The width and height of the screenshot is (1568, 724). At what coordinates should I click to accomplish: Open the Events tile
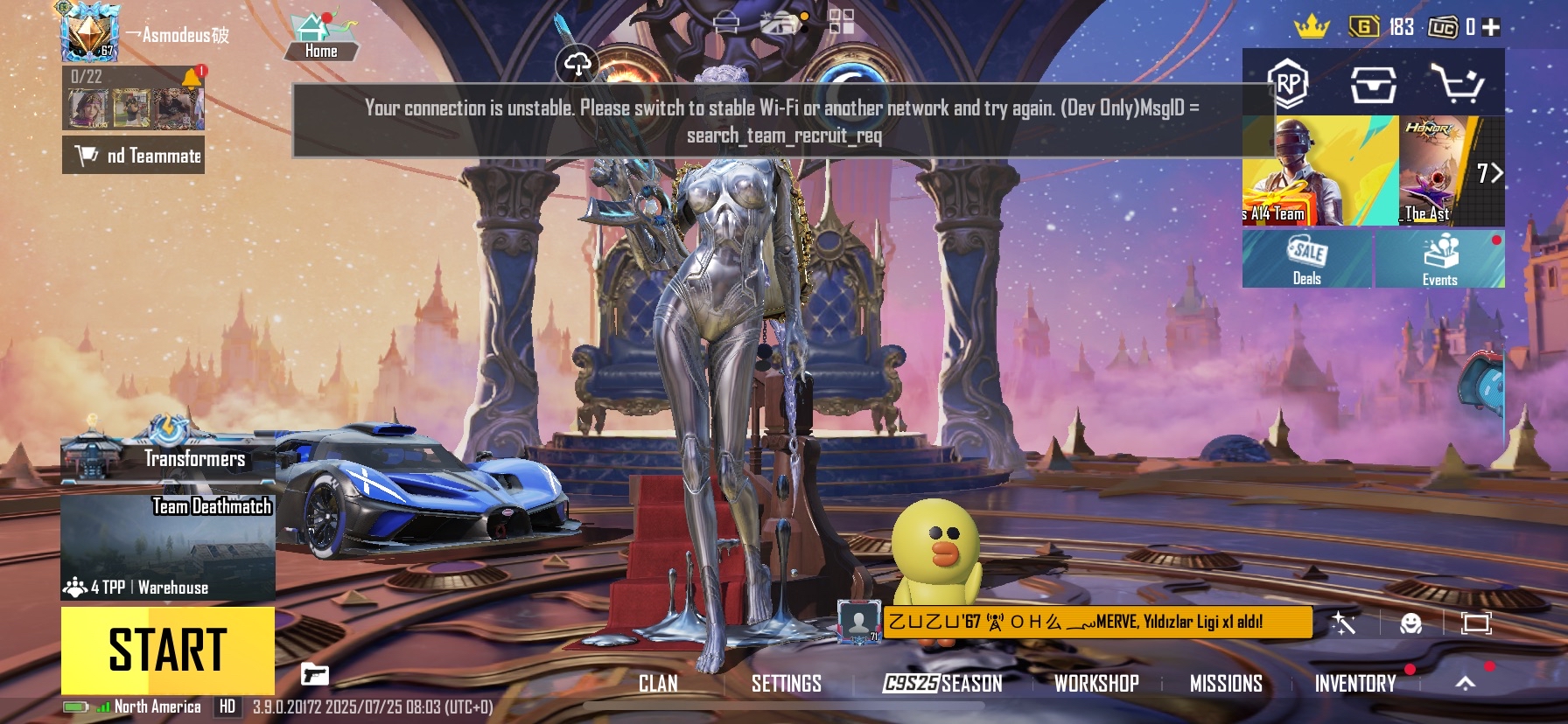(x=1440, y=259)
